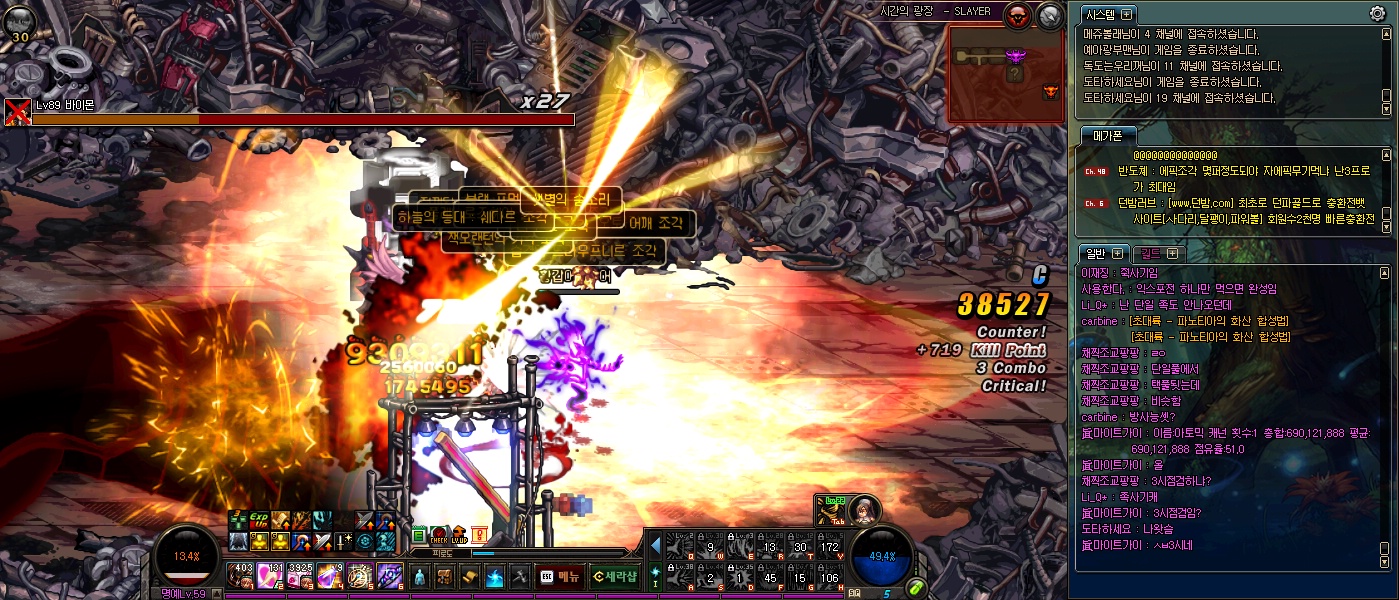The width and height of the screenshot is (1399, 600).
Task: Open the 메뉴 (ESC menu) button
Action: 560,576
